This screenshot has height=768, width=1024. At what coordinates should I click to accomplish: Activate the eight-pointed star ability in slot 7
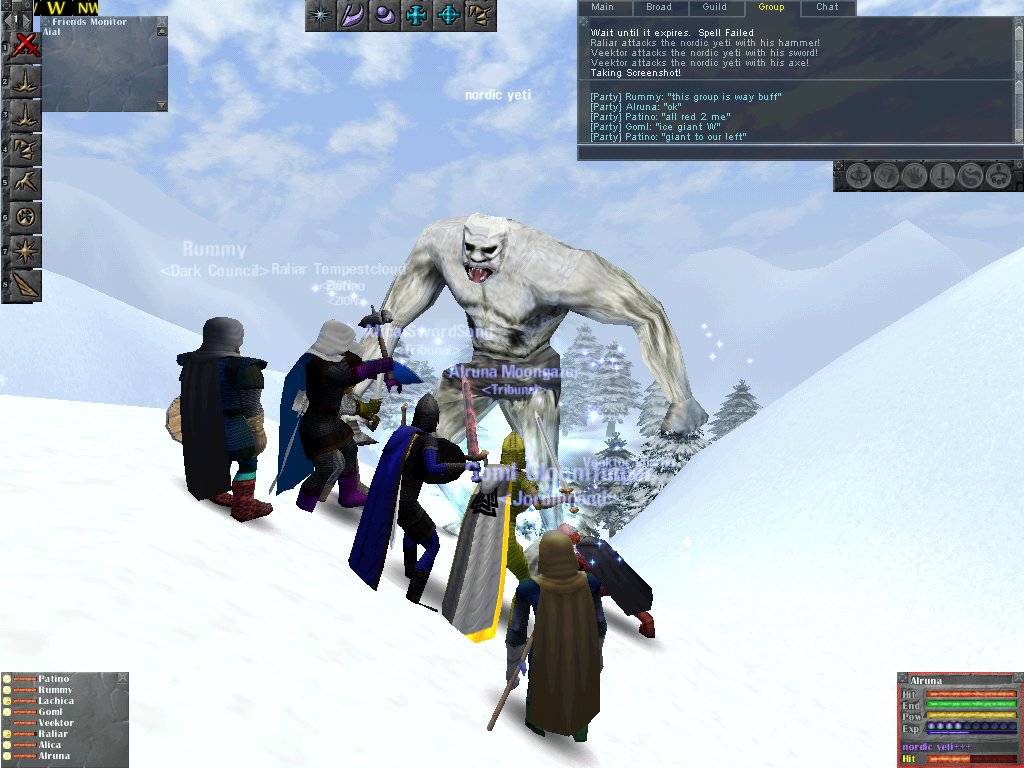pos(26,250)
